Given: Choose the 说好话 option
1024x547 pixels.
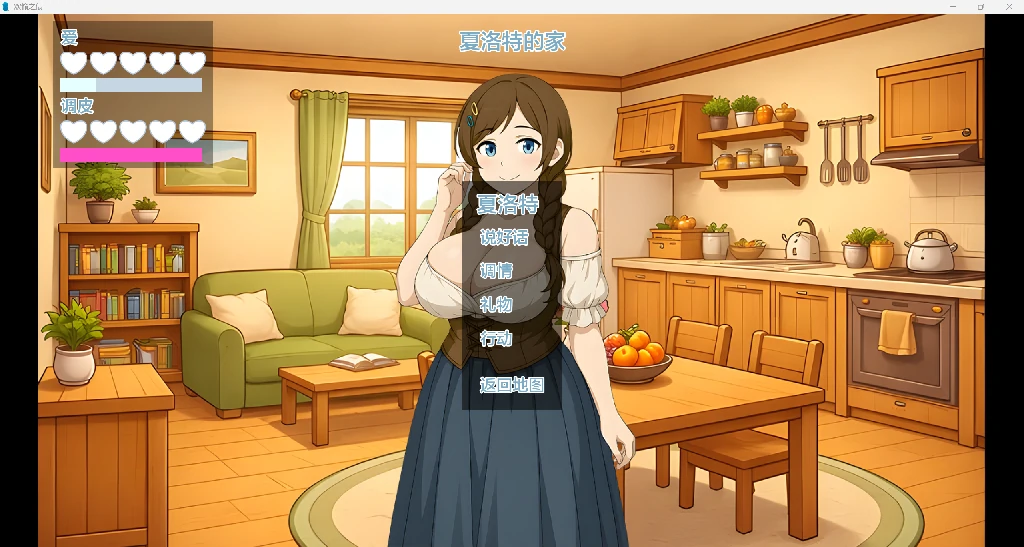Looking at the screenshot, I should click(x=504, y=238).
